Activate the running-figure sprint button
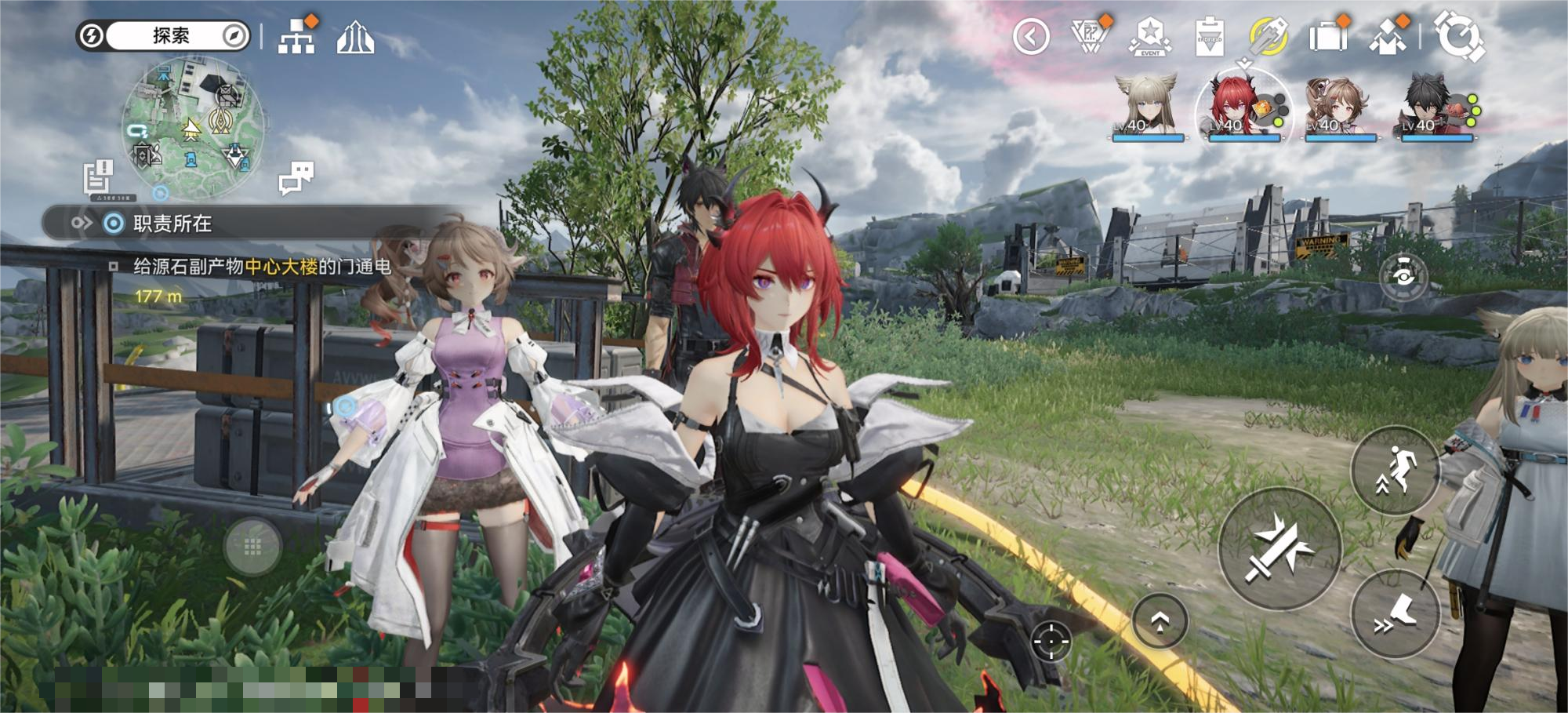 1396,471
